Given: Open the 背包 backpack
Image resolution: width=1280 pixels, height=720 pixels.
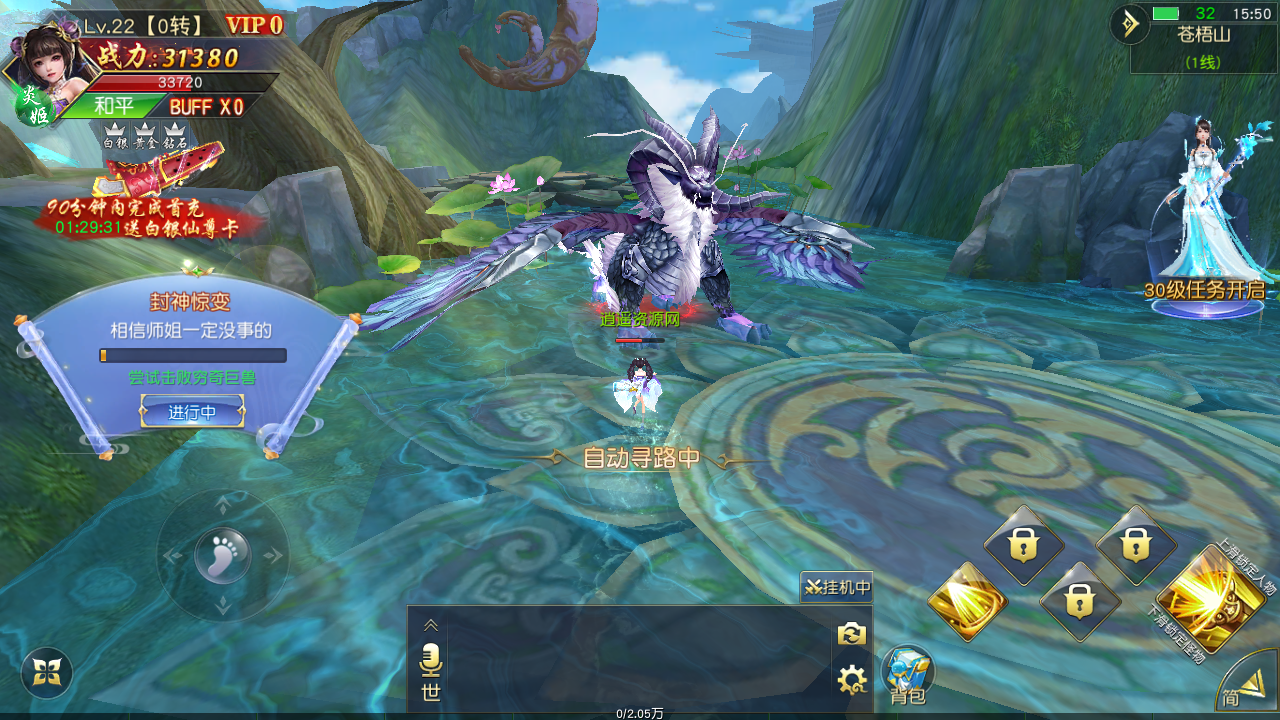Looking at the screenshot, I should pyautogui.click(x=907, y=675).
